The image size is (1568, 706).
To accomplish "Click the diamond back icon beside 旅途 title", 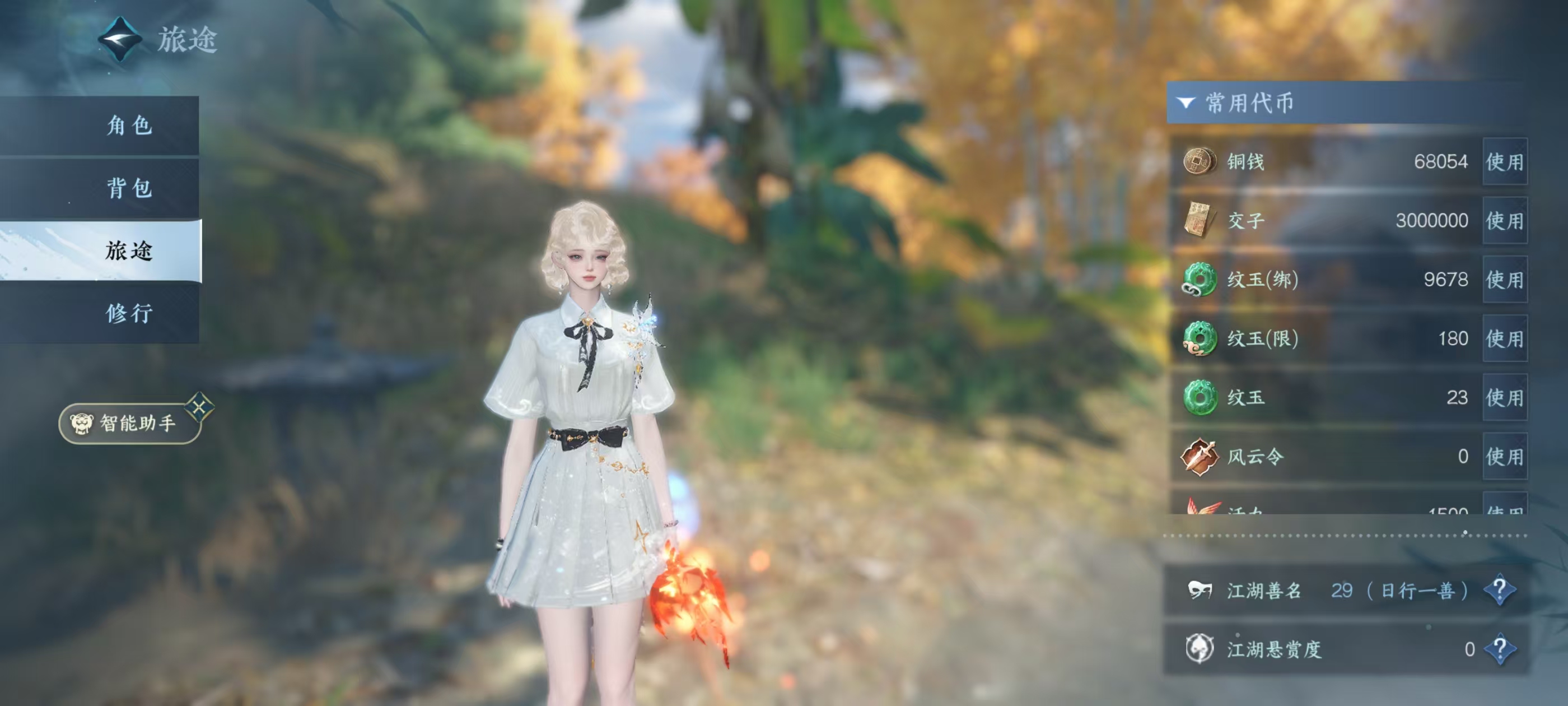I will click(120, 39).
